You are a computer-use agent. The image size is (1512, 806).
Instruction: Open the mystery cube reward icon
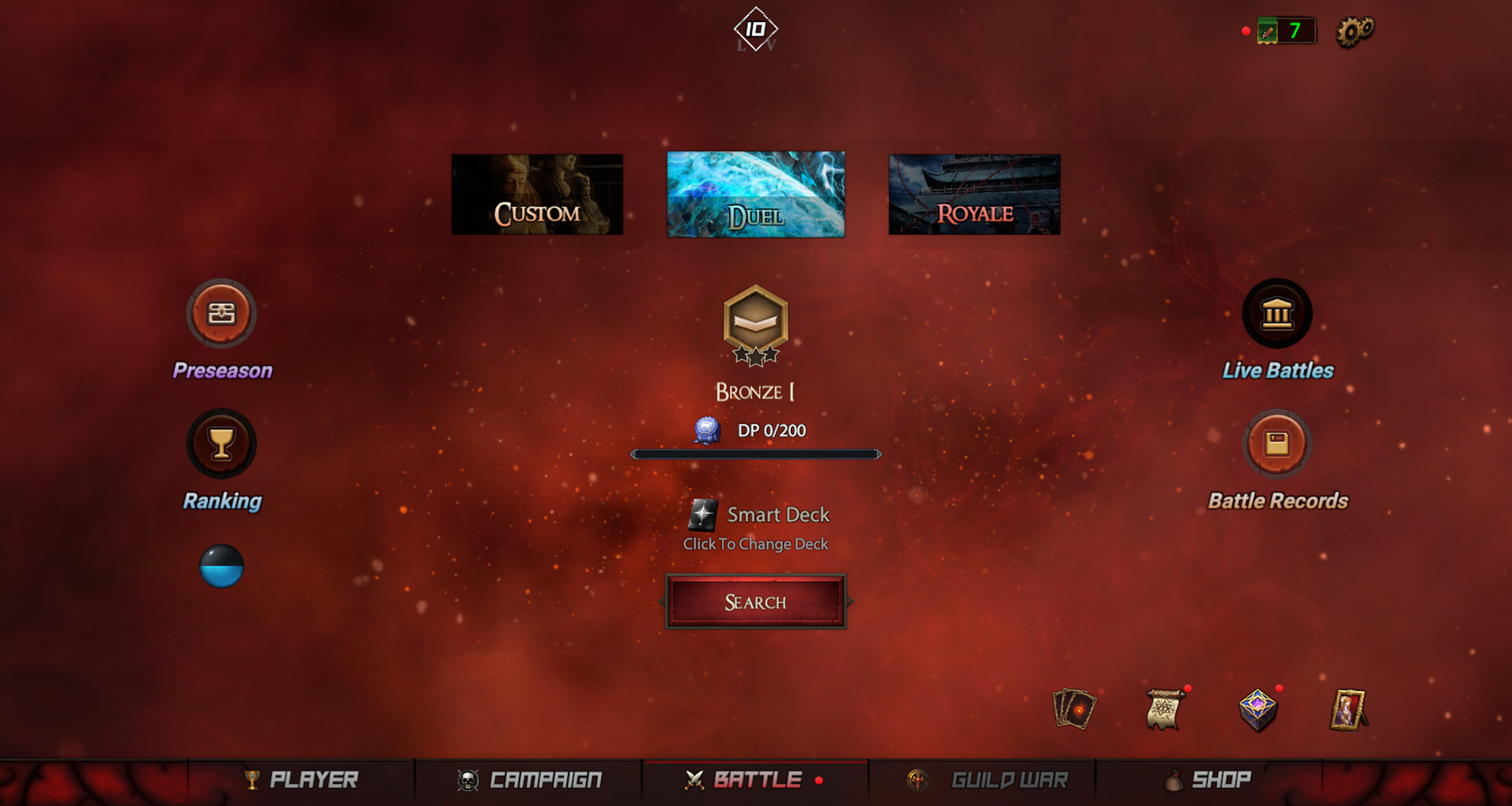[1255, 709]
